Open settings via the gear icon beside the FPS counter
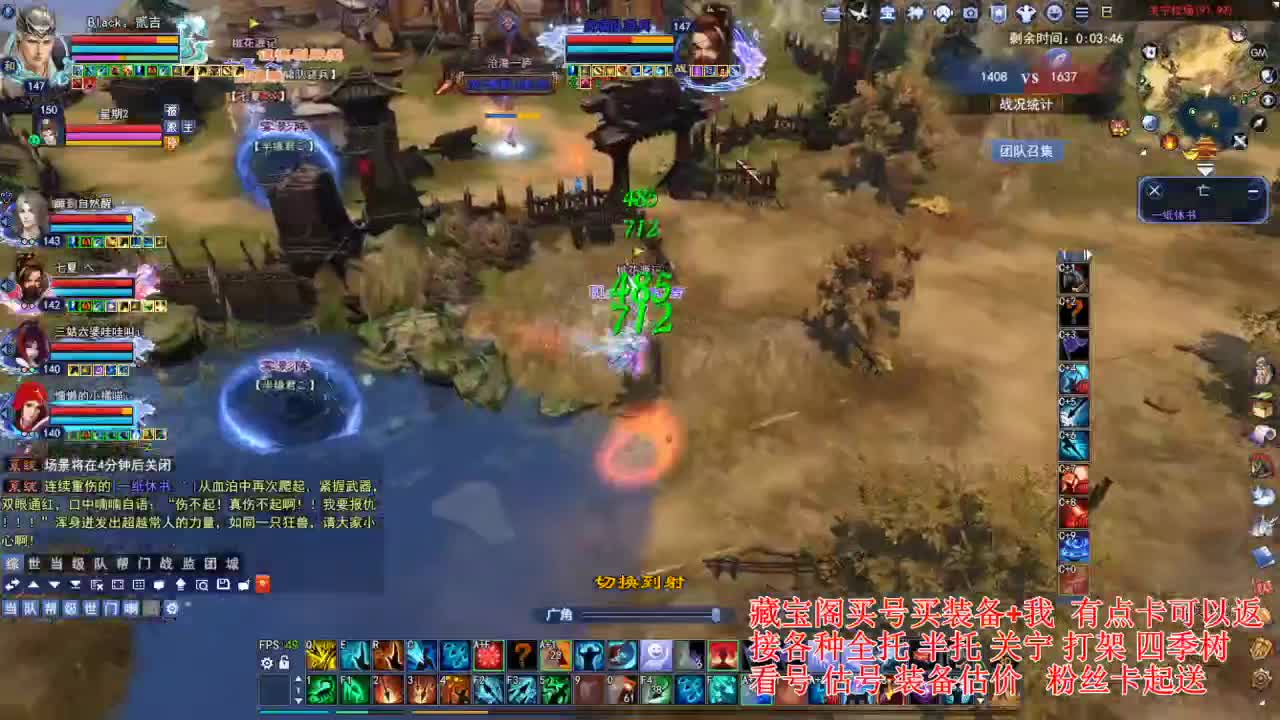 [266, 661]
